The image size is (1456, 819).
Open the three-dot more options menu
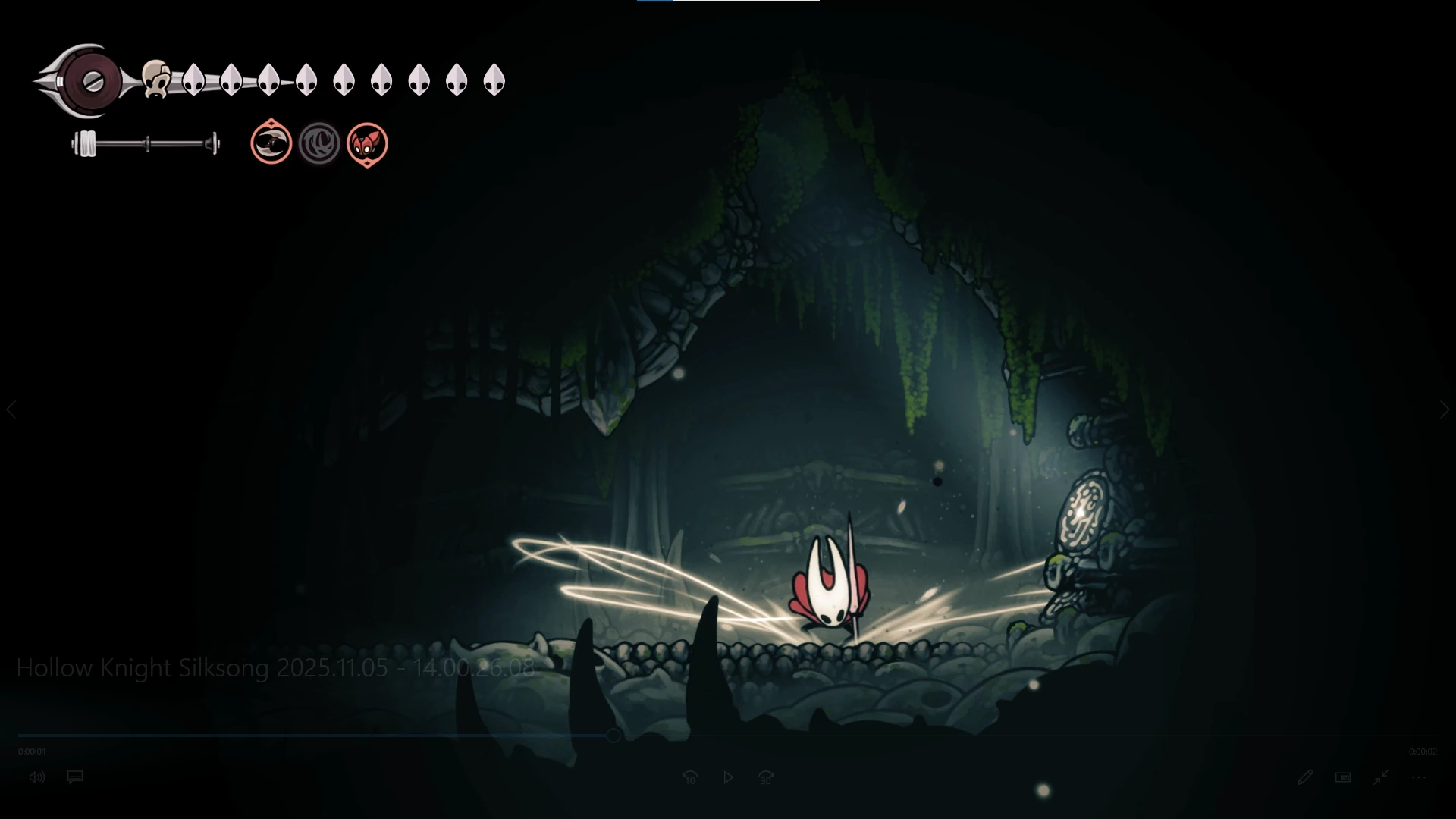1419,777
